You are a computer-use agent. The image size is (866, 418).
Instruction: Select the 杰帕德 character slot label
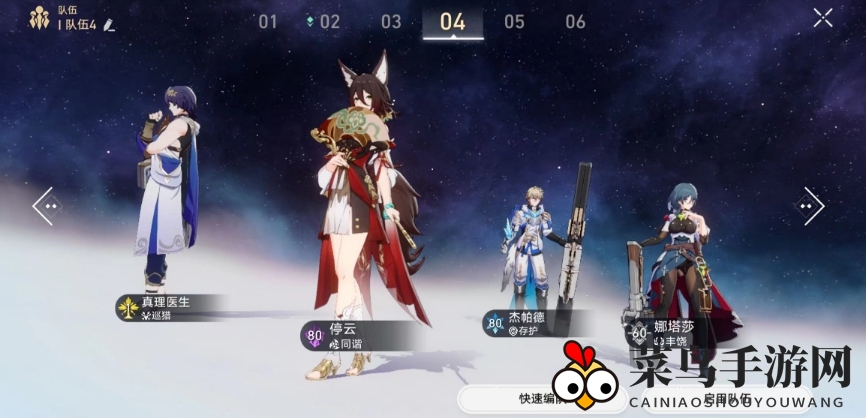pos(530,321)
